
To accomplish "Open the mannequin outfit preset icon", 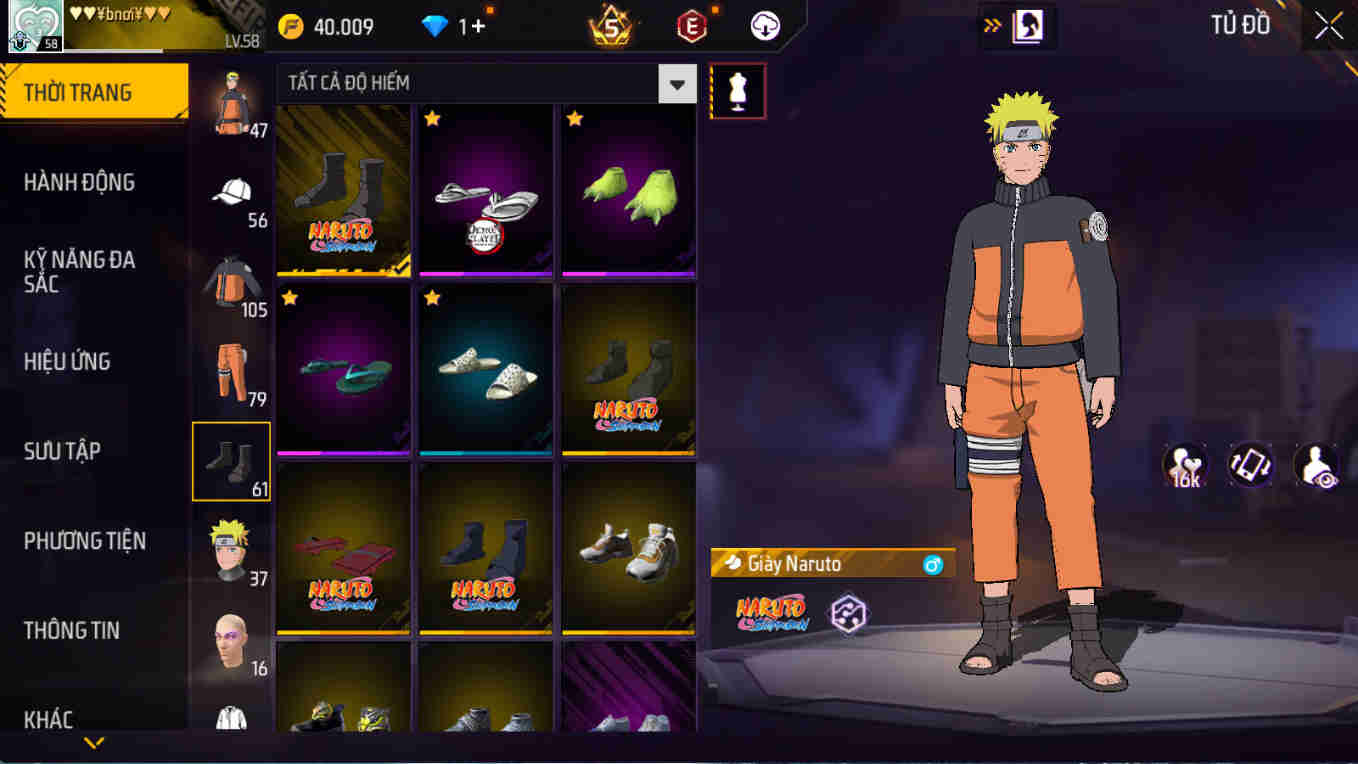I will 737,90.
